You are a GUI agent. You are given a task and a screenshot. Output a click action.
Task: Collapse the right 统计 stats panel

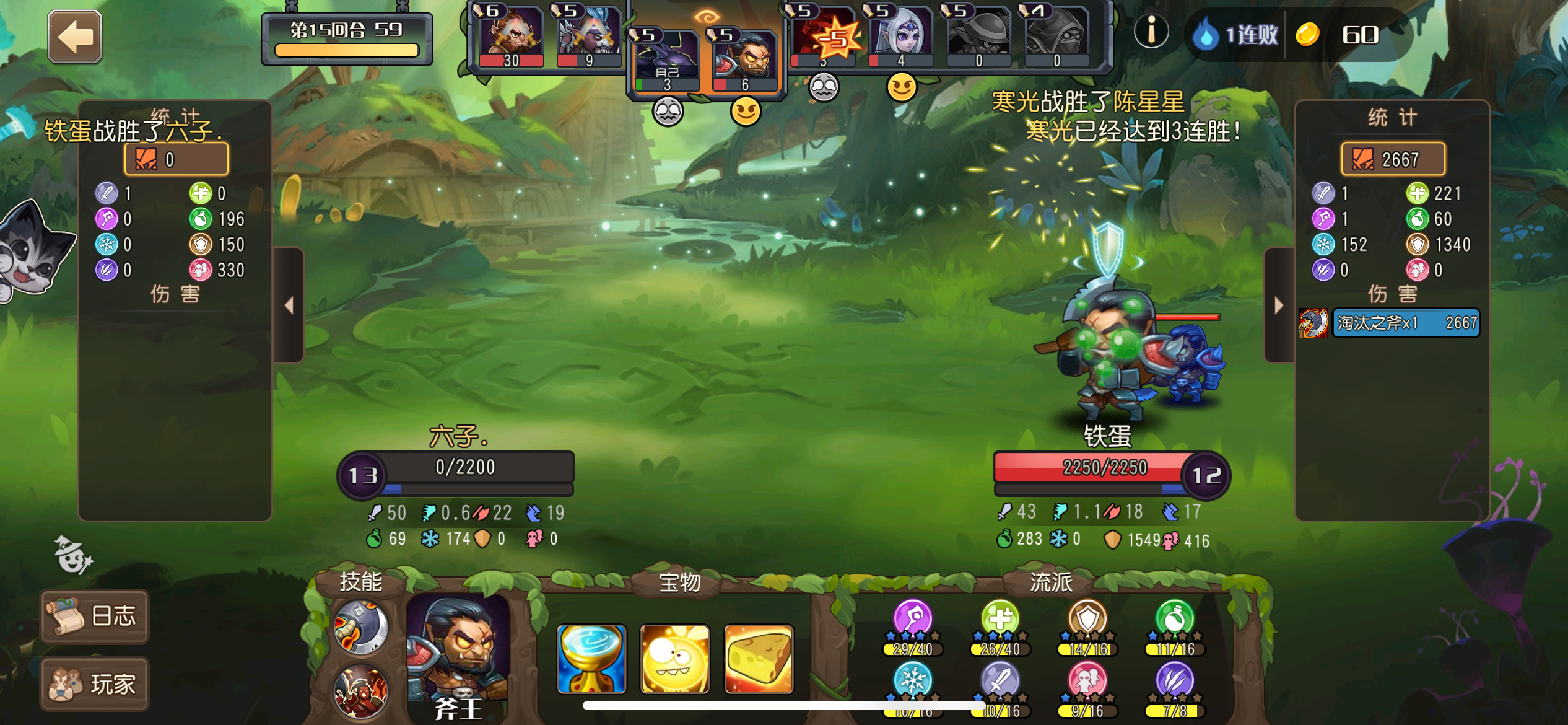click(1277, 304)
